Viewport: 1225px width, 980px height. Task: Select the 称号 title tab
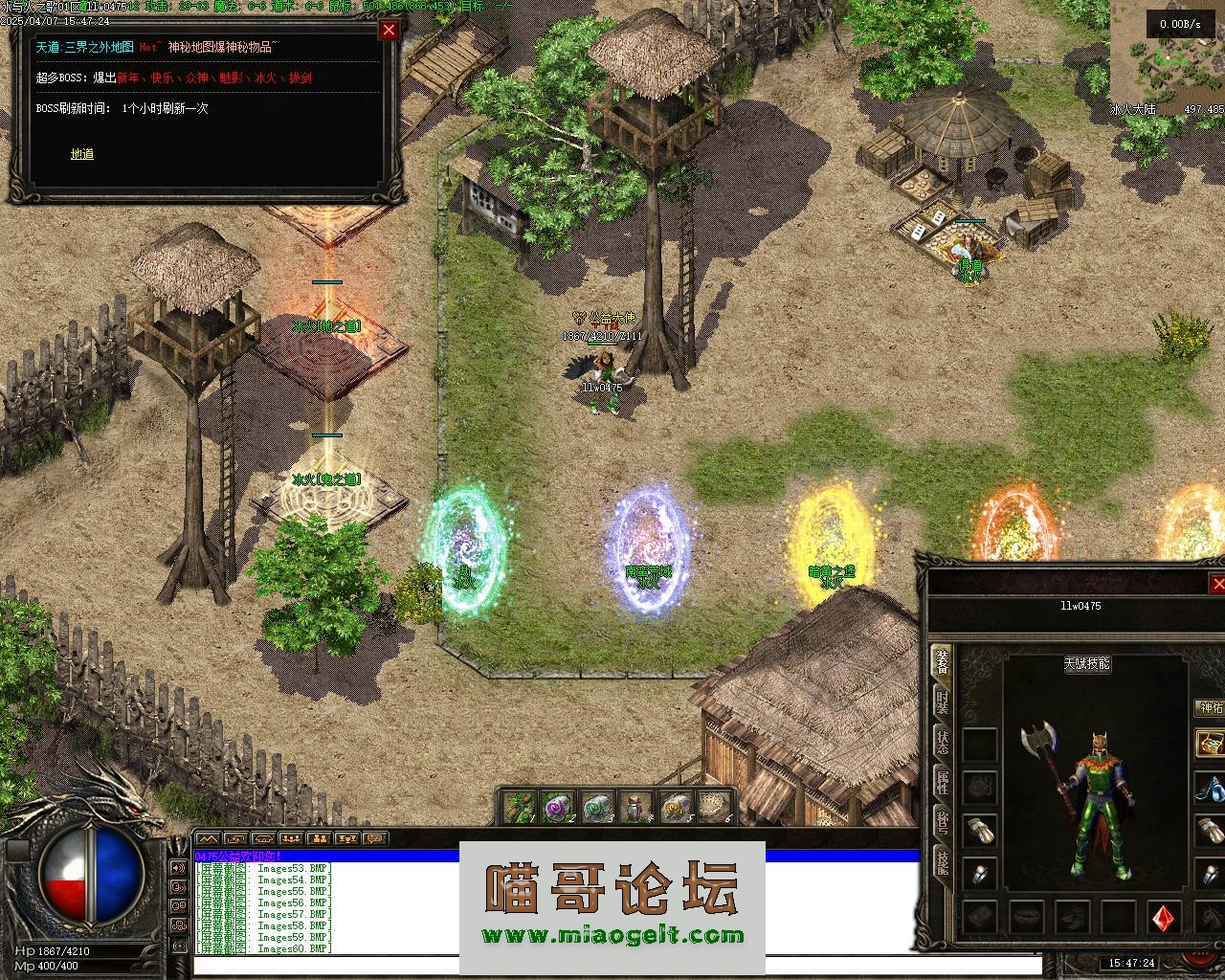click(943, 824)
